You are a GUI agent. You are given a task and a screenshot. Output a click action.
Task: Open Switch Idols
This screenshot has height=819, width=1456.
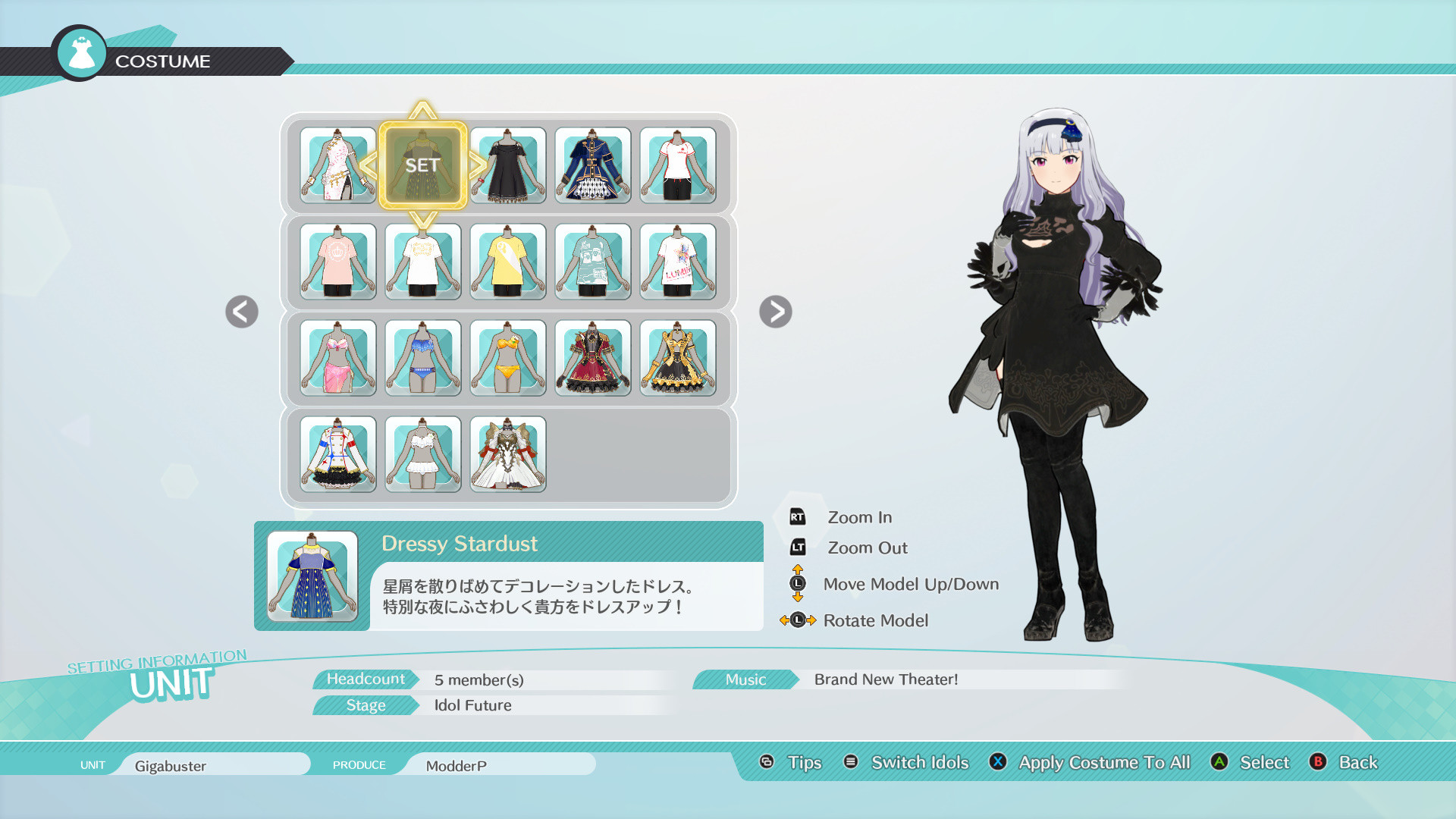tap(919, 762)
